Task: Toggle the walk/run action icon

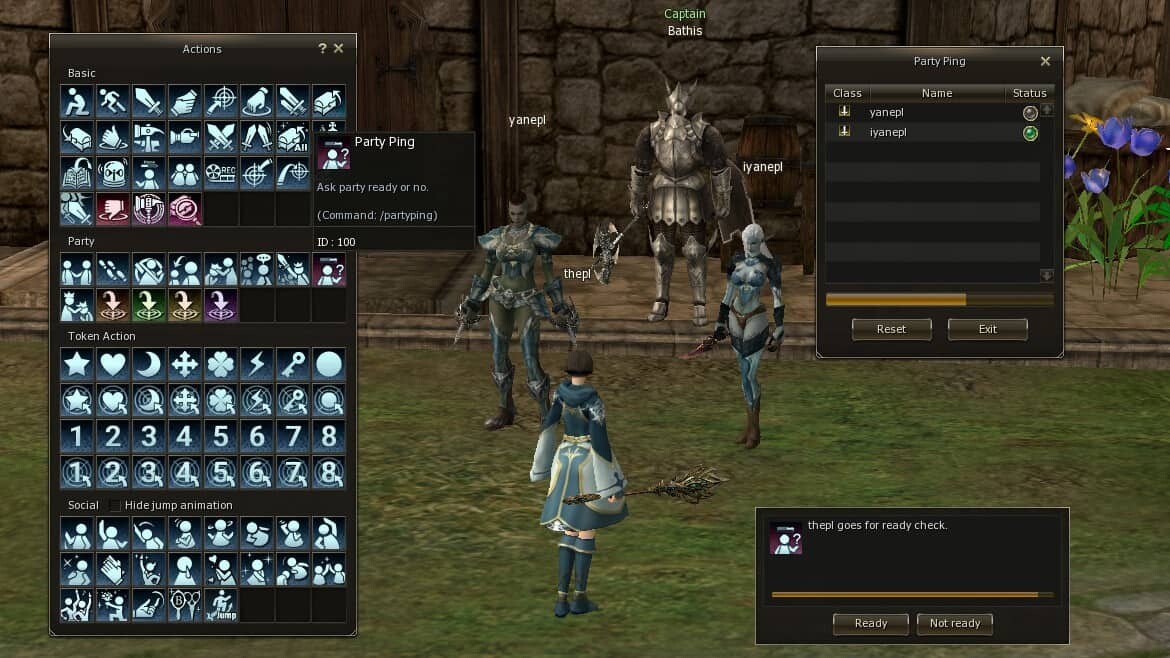Action: pyautogui.click(x=113, y=101)
